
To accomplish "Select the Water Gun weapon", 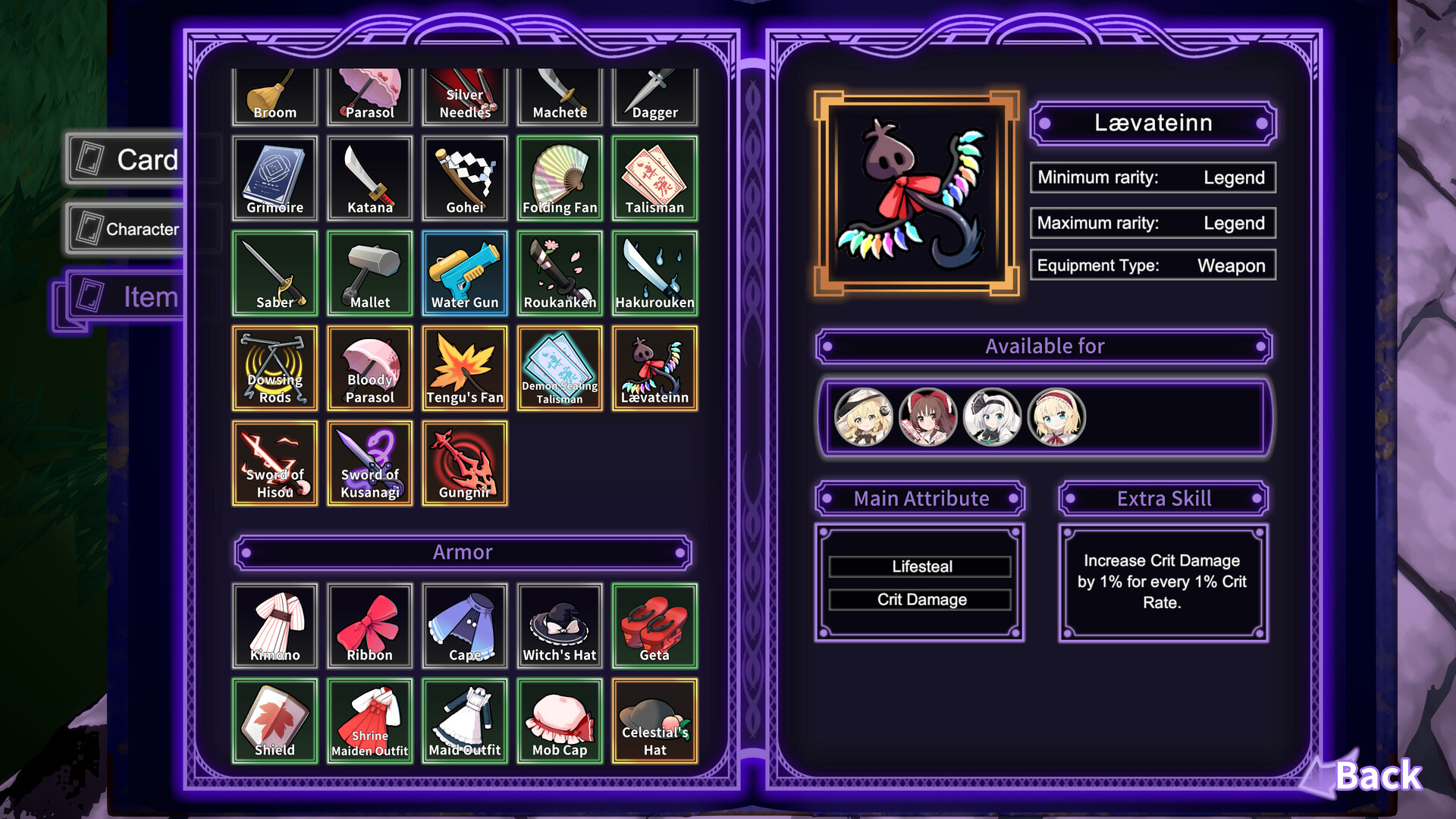I will (x=464, y=273).
